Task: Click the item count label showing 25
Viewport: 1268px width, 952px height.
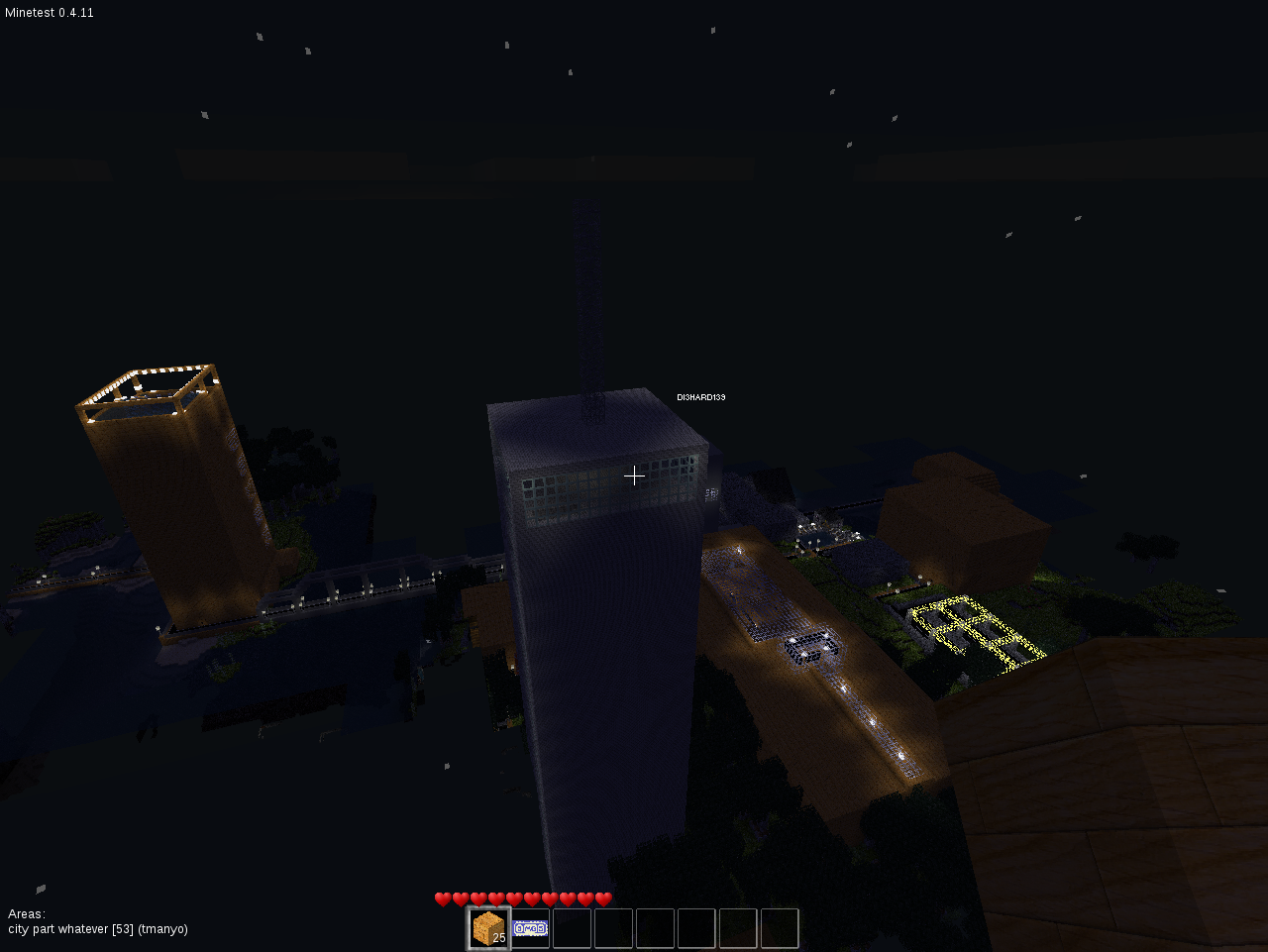Action: click(x=498, y=939)
